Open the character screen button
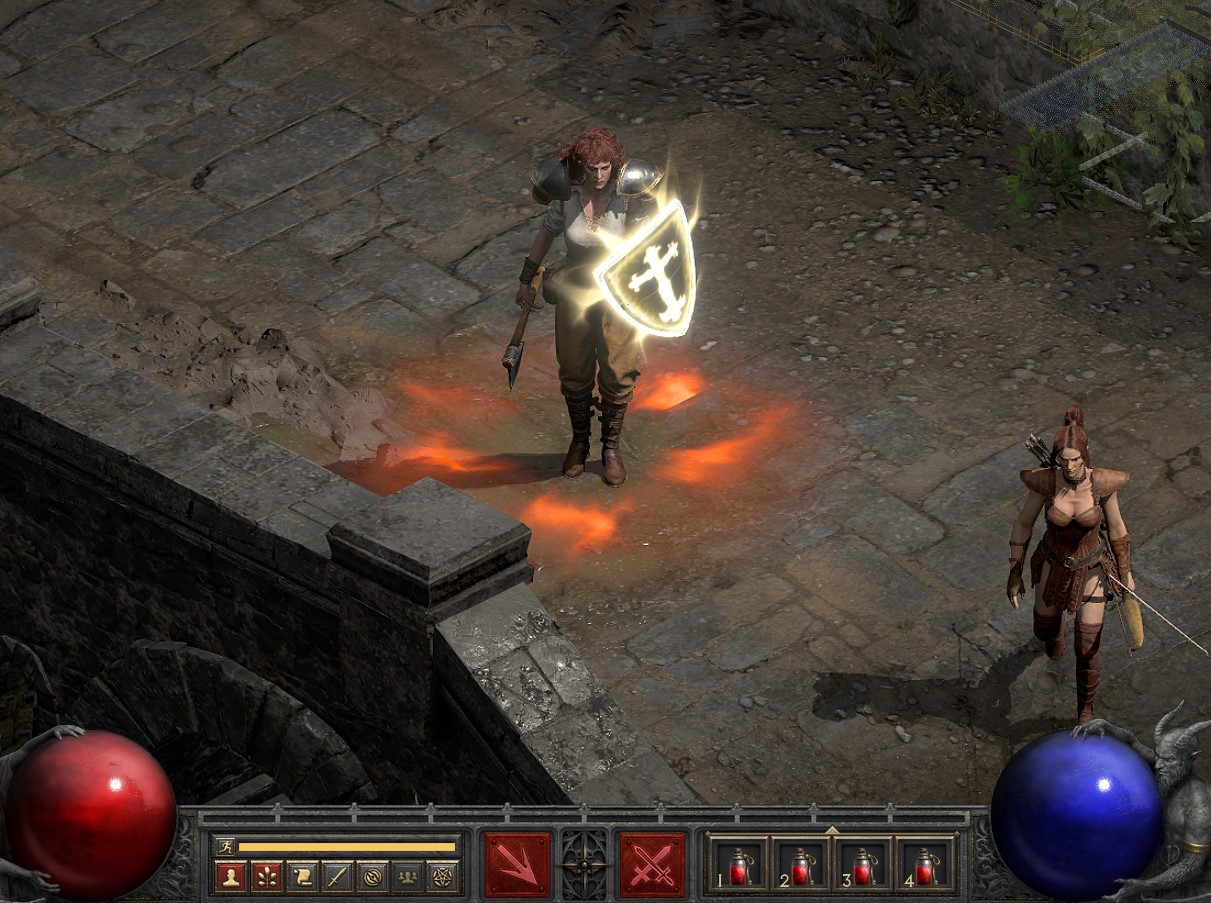1211x903 pixels. pos(231,877)
